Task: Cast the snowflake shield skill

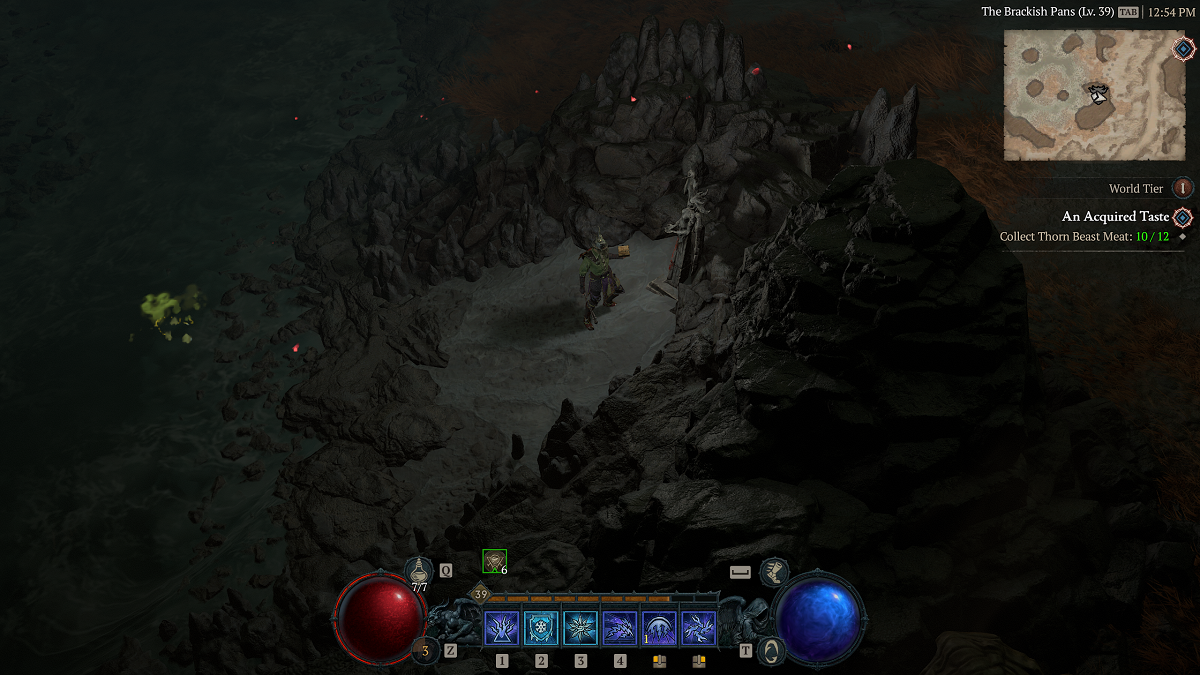Action: [x=541, y=629]
